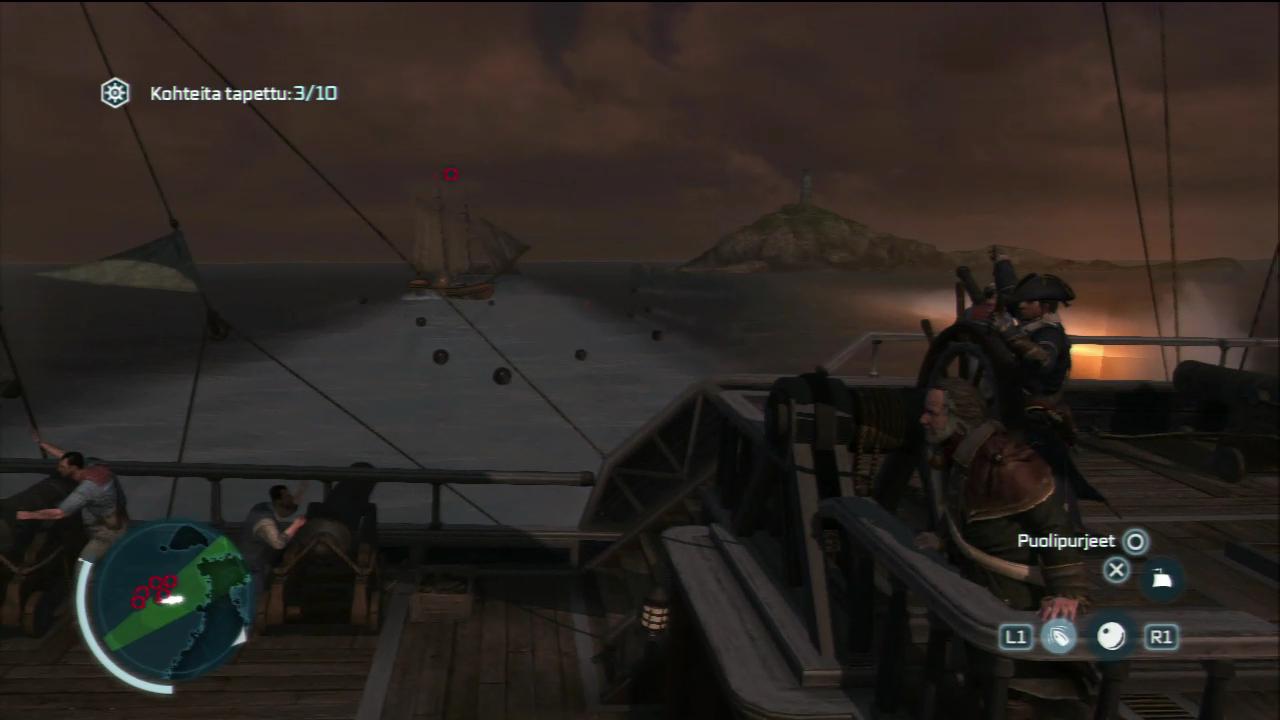The width and height of the screenshot is (1280, 720).
Task: Select the round shot cannonball icon
Action: coord(1111,636)
